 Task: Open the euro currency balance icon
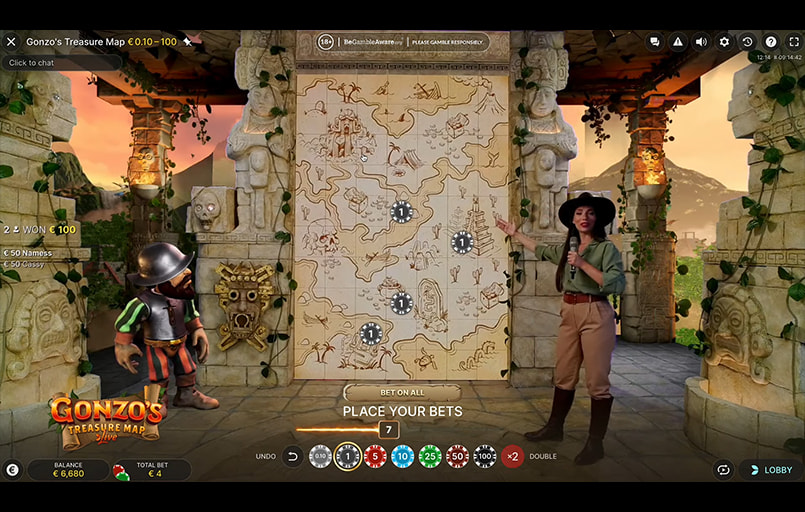coord(12,469)
